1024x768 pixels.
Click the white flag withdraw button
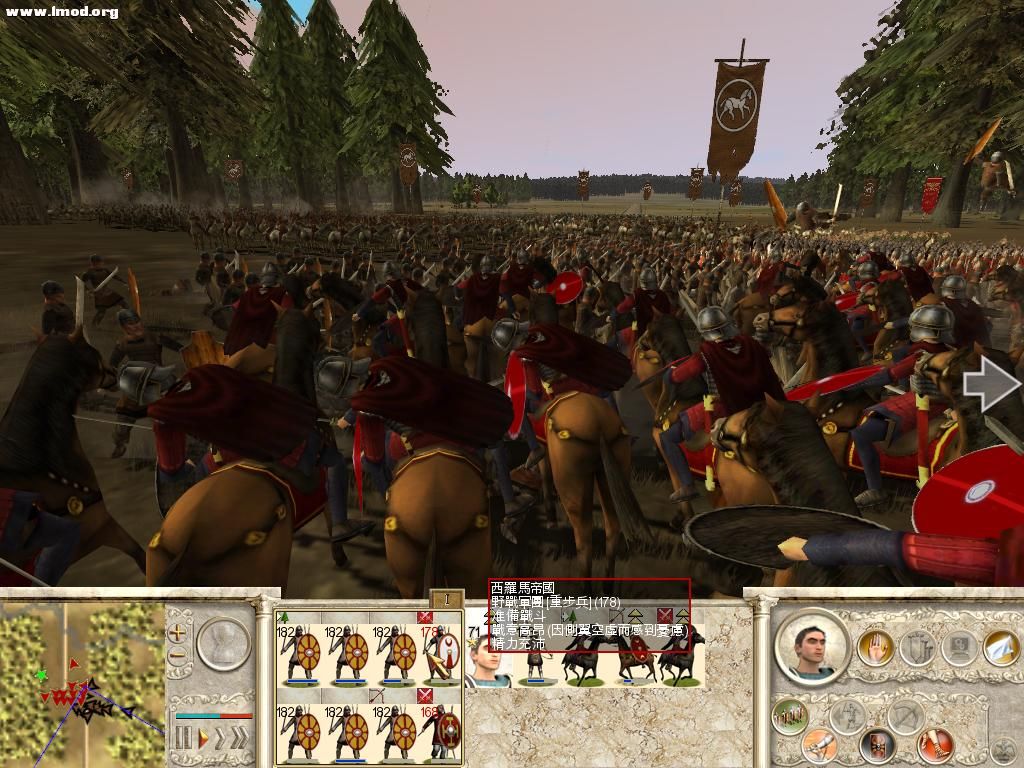1001,649
